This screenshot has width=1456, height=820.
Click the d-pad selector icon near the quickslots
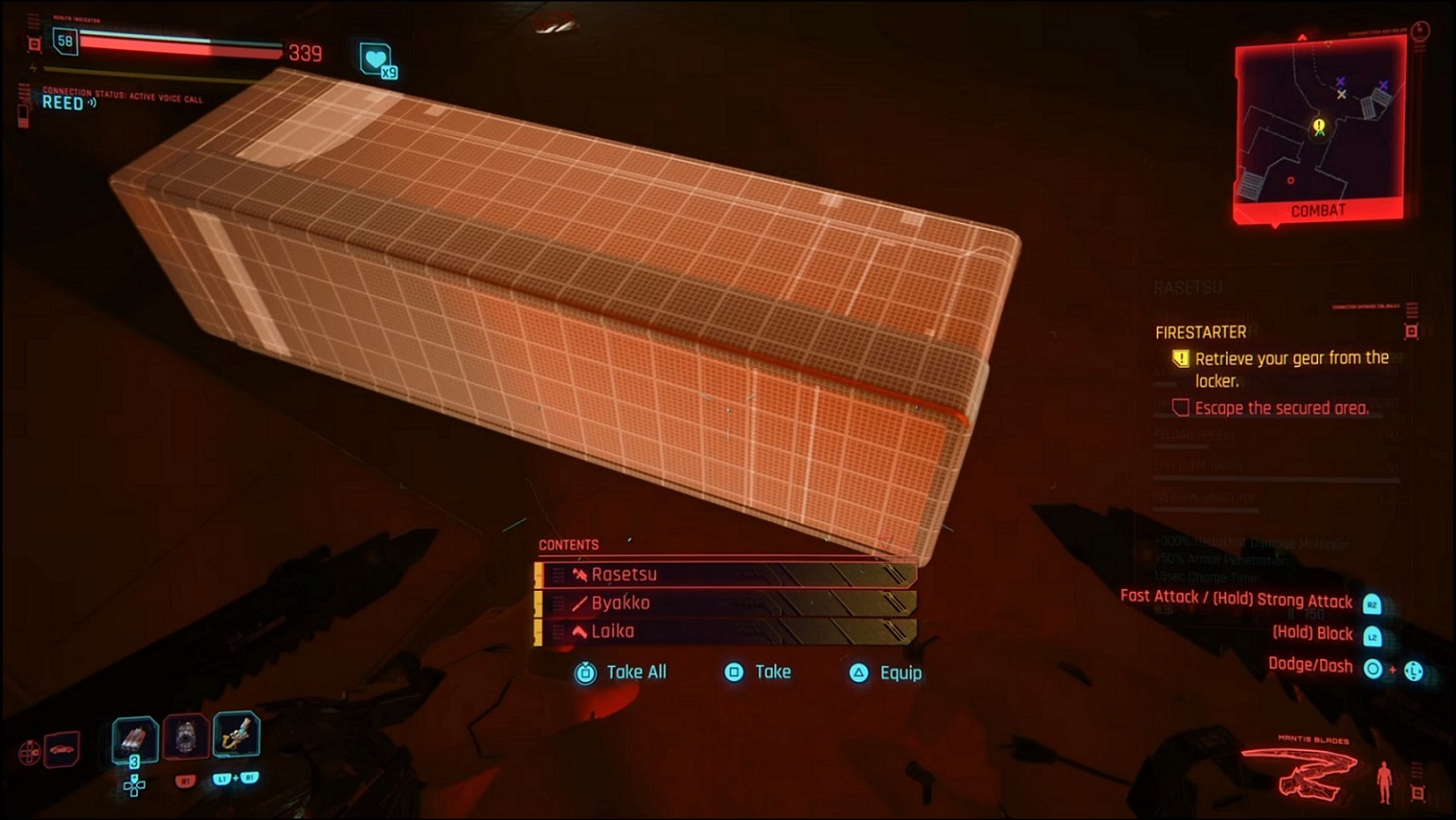click(x=133, y=786)
